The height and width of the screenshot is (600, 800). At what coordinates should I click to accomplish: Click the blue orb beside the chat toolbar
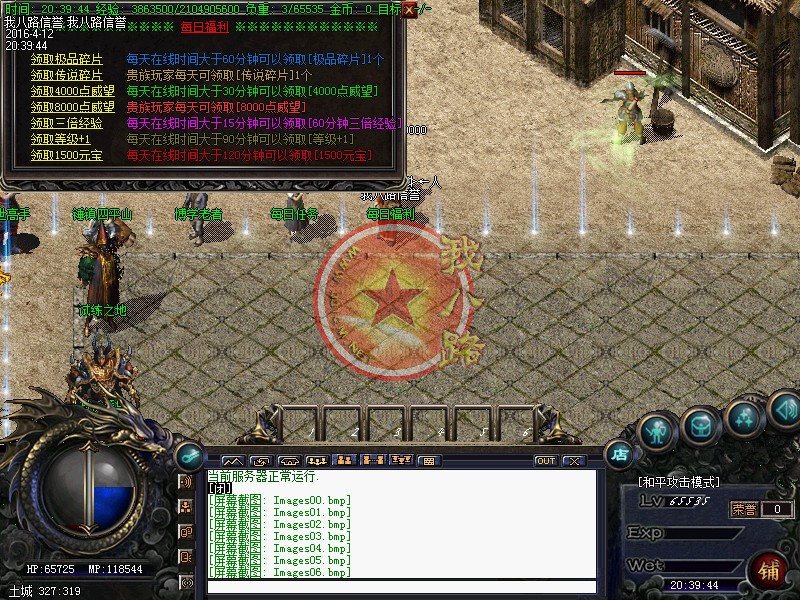[x=187, y=455]
